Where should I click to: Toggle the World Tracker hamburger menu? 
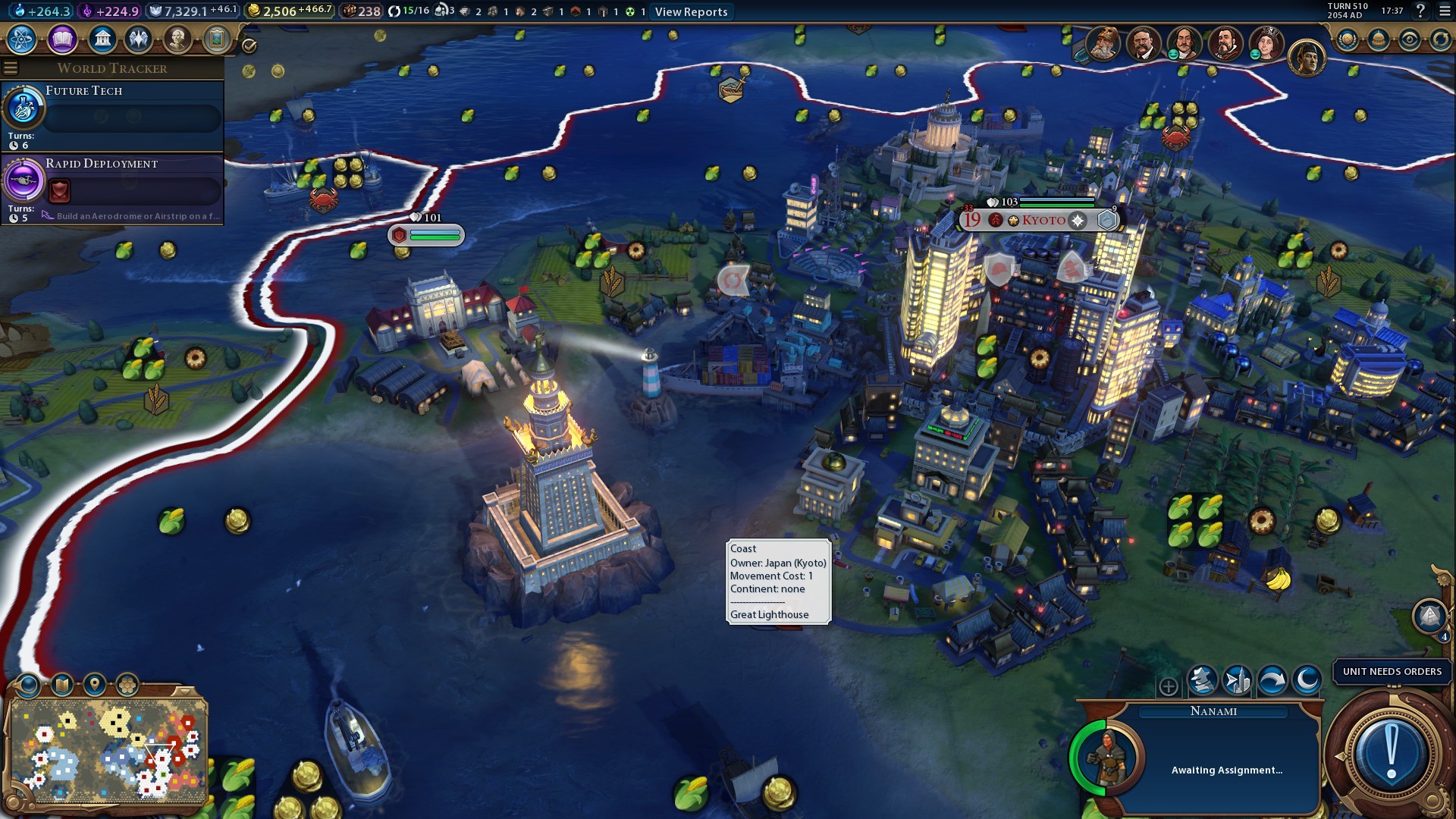pos(11,68)
